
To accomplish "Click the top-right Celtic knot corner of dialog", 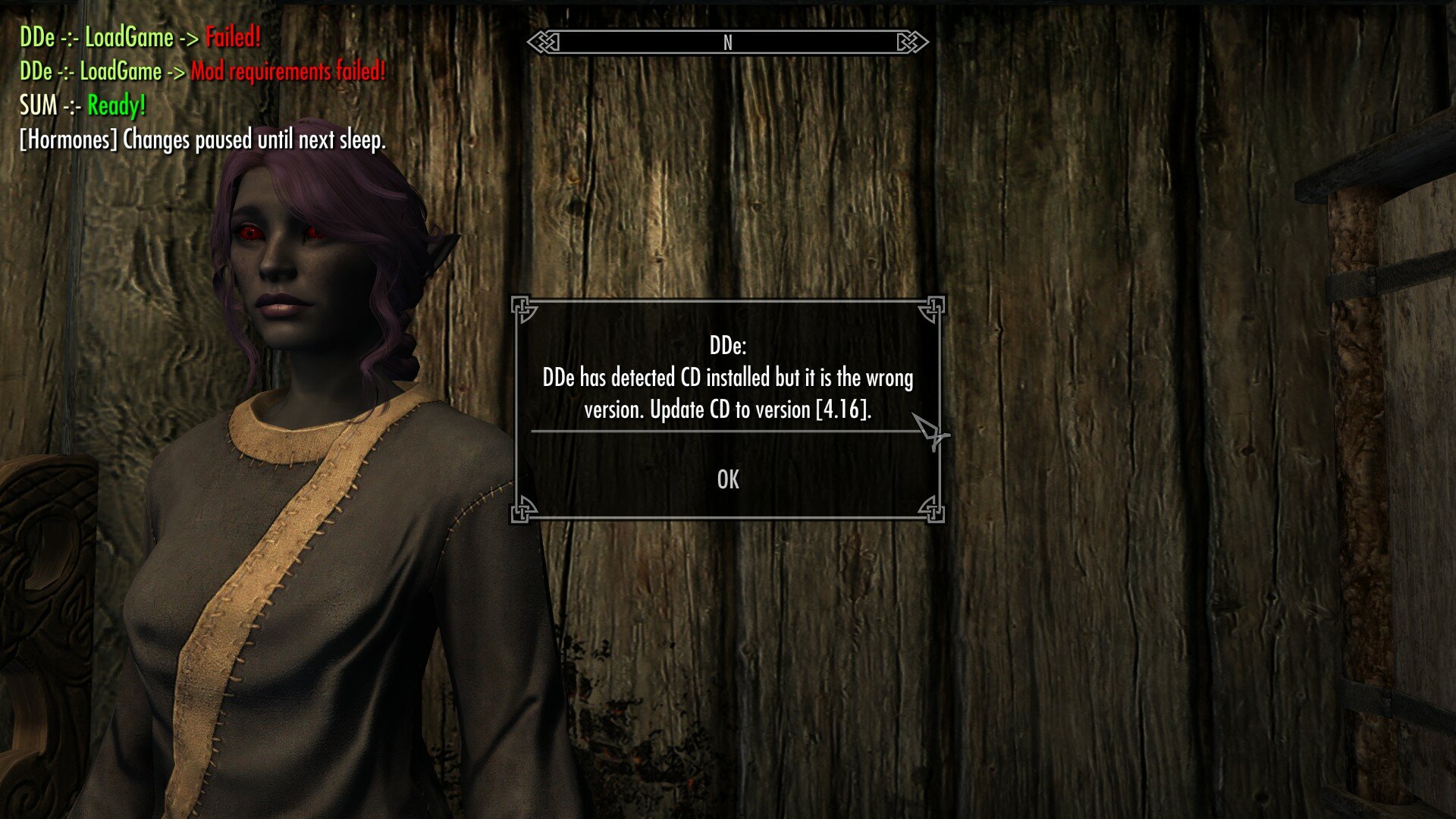I will click(x=934, y=309).
